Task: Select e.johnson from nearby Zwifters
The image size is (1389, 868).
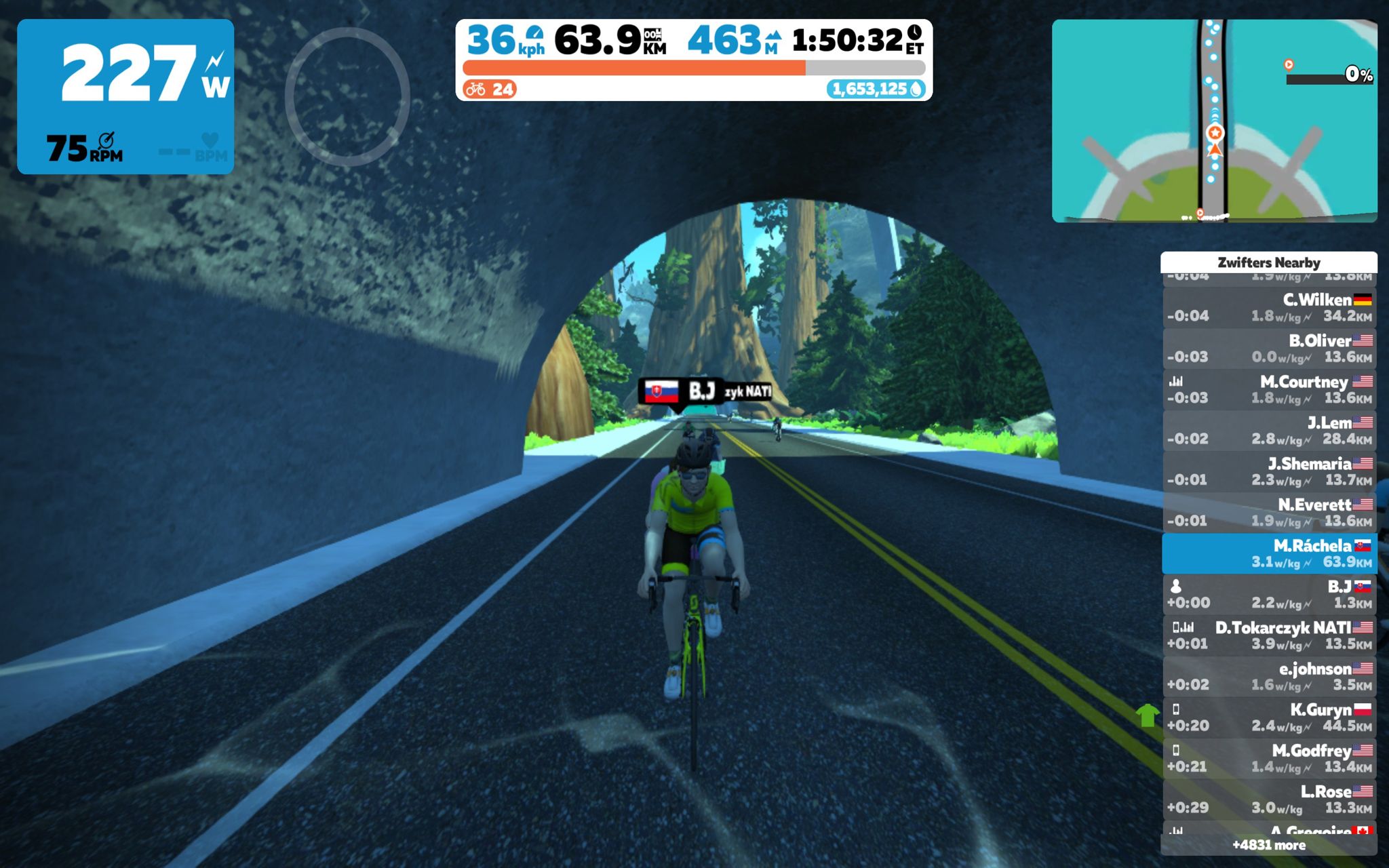Action: point(1268,677)
